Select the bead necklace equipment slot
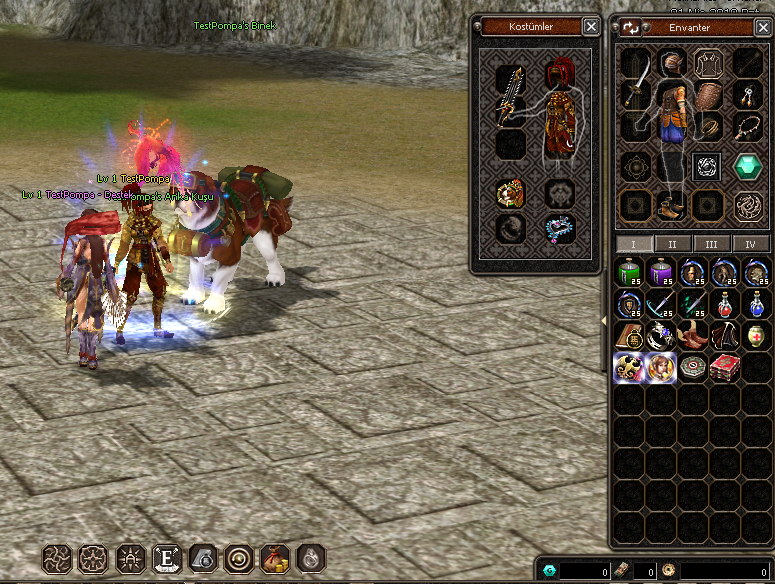775x584 pixels. click(x=748, y=127)
